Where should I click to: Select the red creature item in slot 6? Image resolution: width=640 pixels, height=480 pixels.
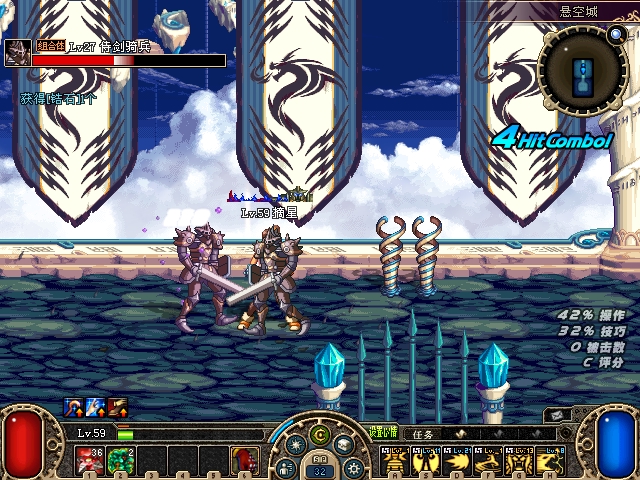[244, 459]
